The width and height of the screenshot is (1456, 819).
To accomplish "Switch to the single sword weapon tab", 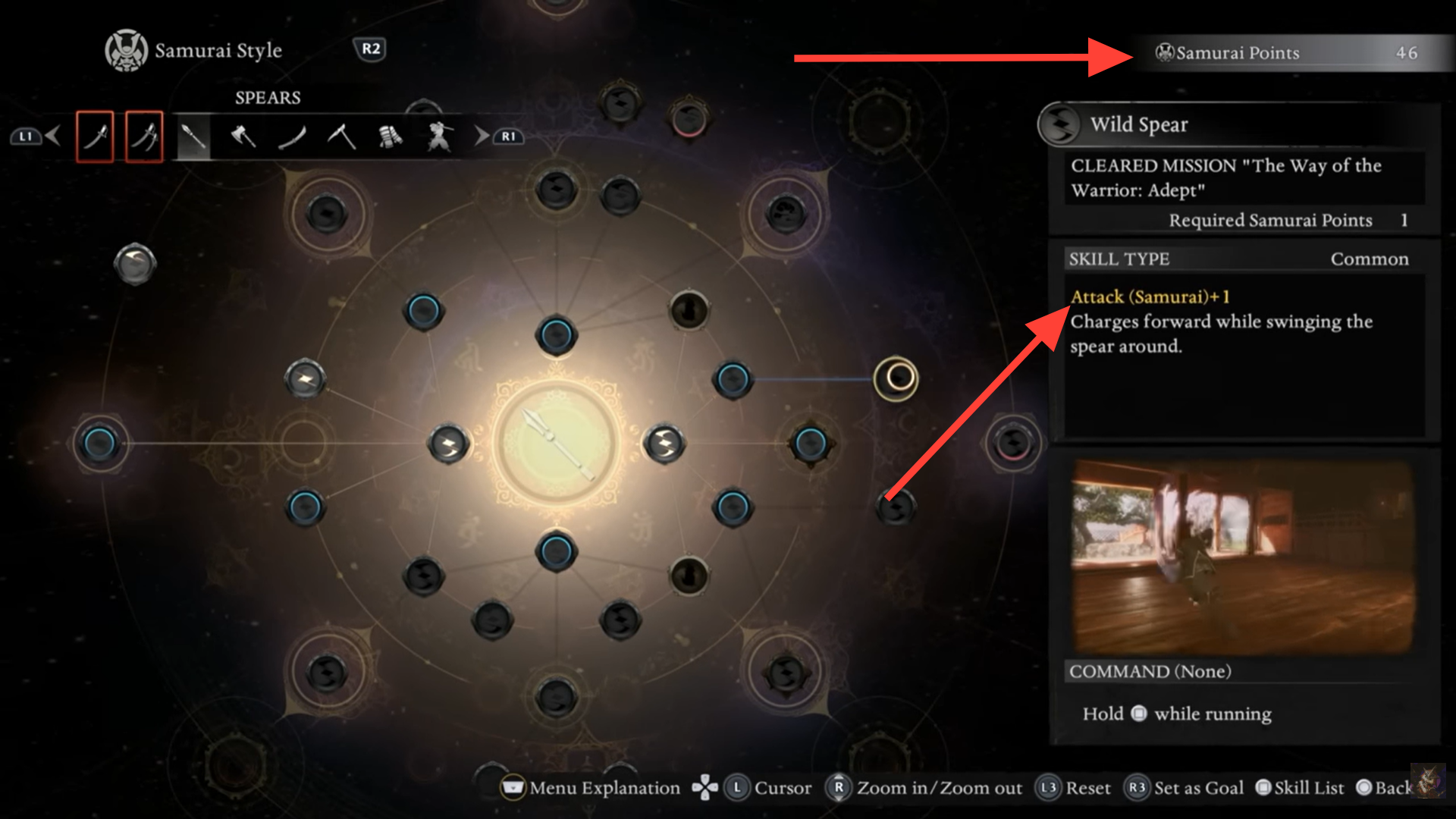I will coord(95,136).
